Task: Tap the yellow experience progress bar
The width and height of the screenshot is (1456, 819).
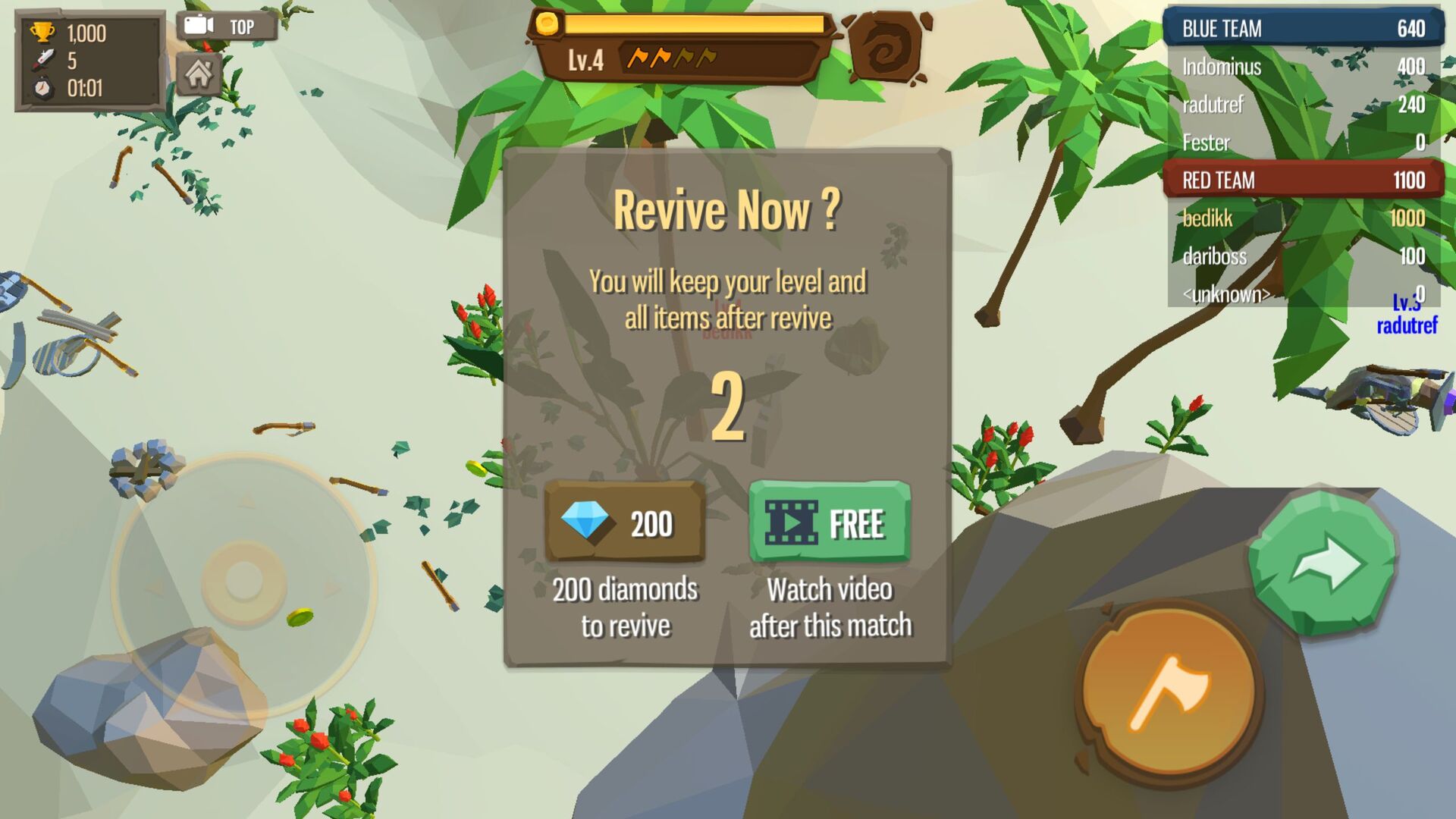Action: (694, 24)
